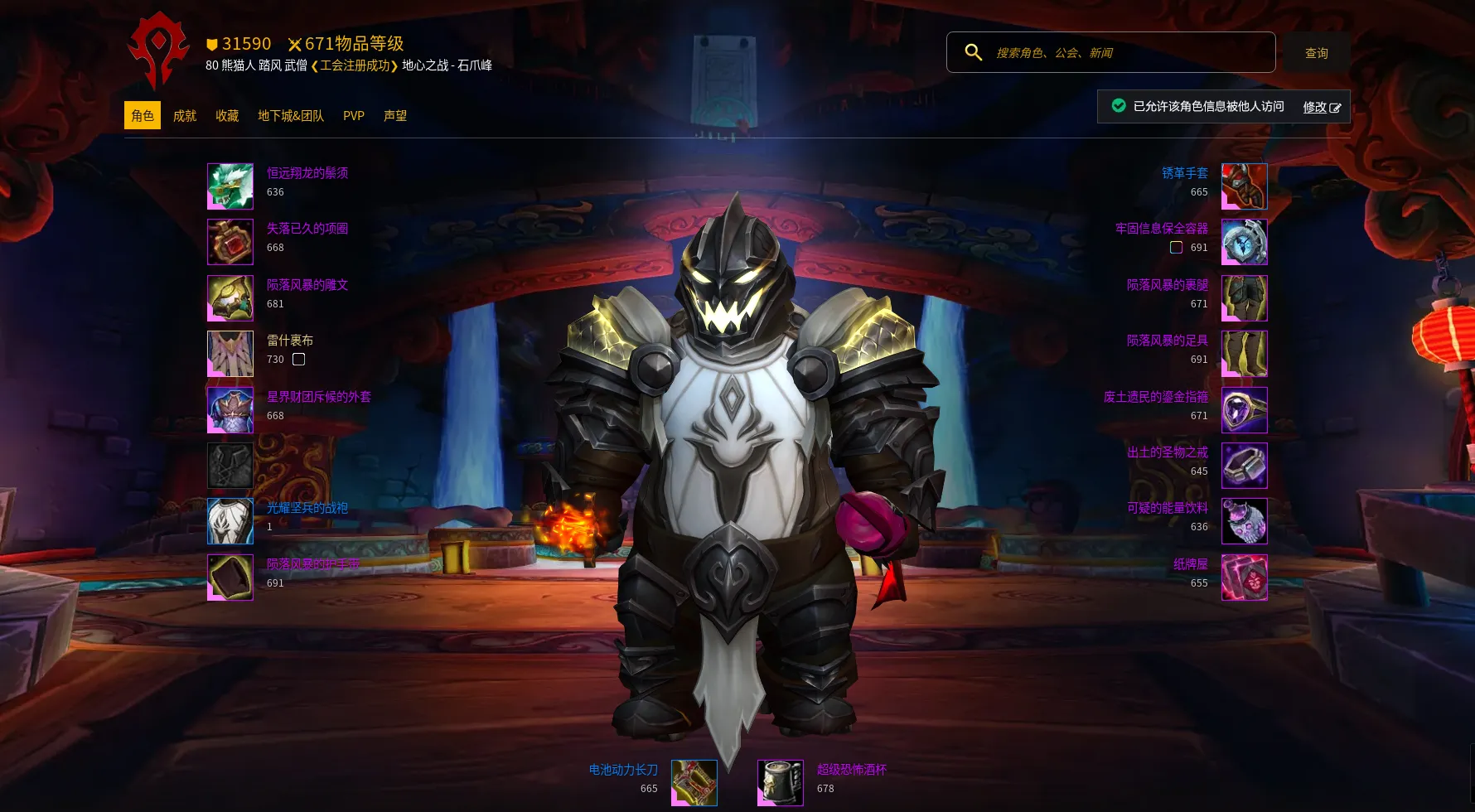Image resolution: width=1475 pixels, height=812 pixels.
Task: Inspect the 失落已久的项圈 necklace slot
Action: [x=230, y=242]
